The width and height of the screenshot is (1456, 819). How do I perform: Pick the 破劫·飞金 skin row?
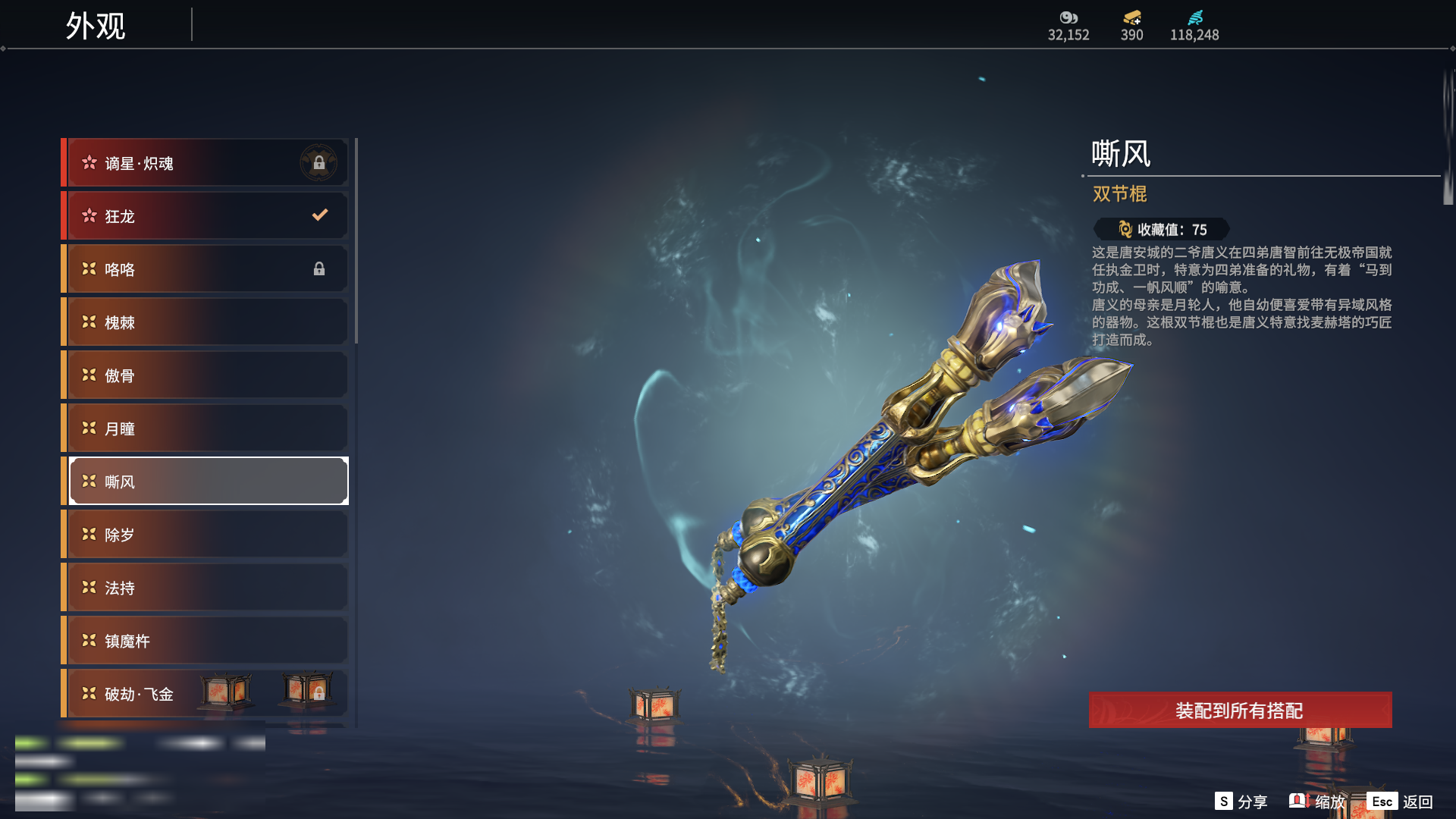(x=152, y=694)
